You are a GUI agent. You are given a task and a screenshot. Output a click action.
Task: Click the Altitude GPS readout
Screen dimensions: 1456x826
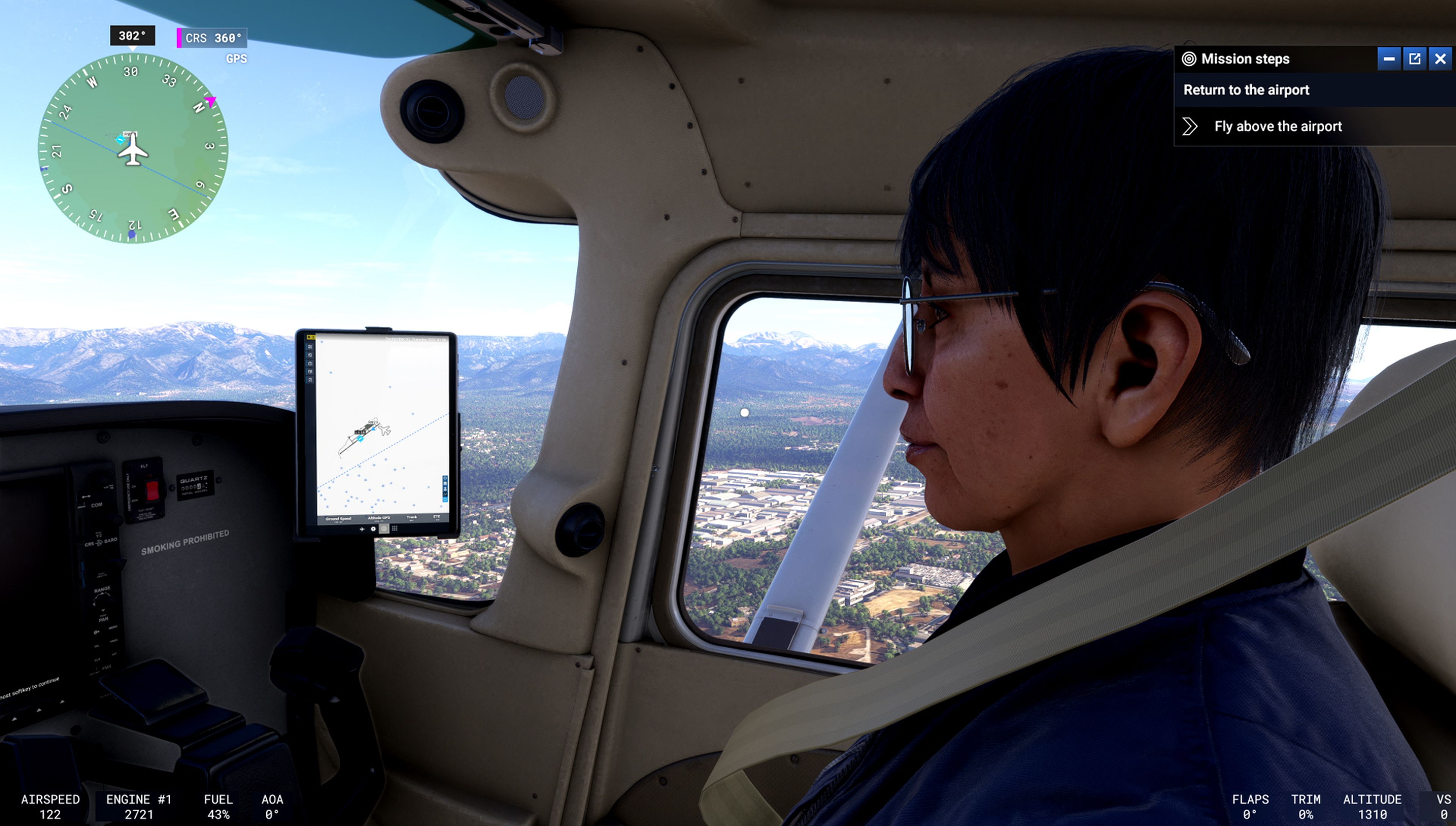point(380,518)
